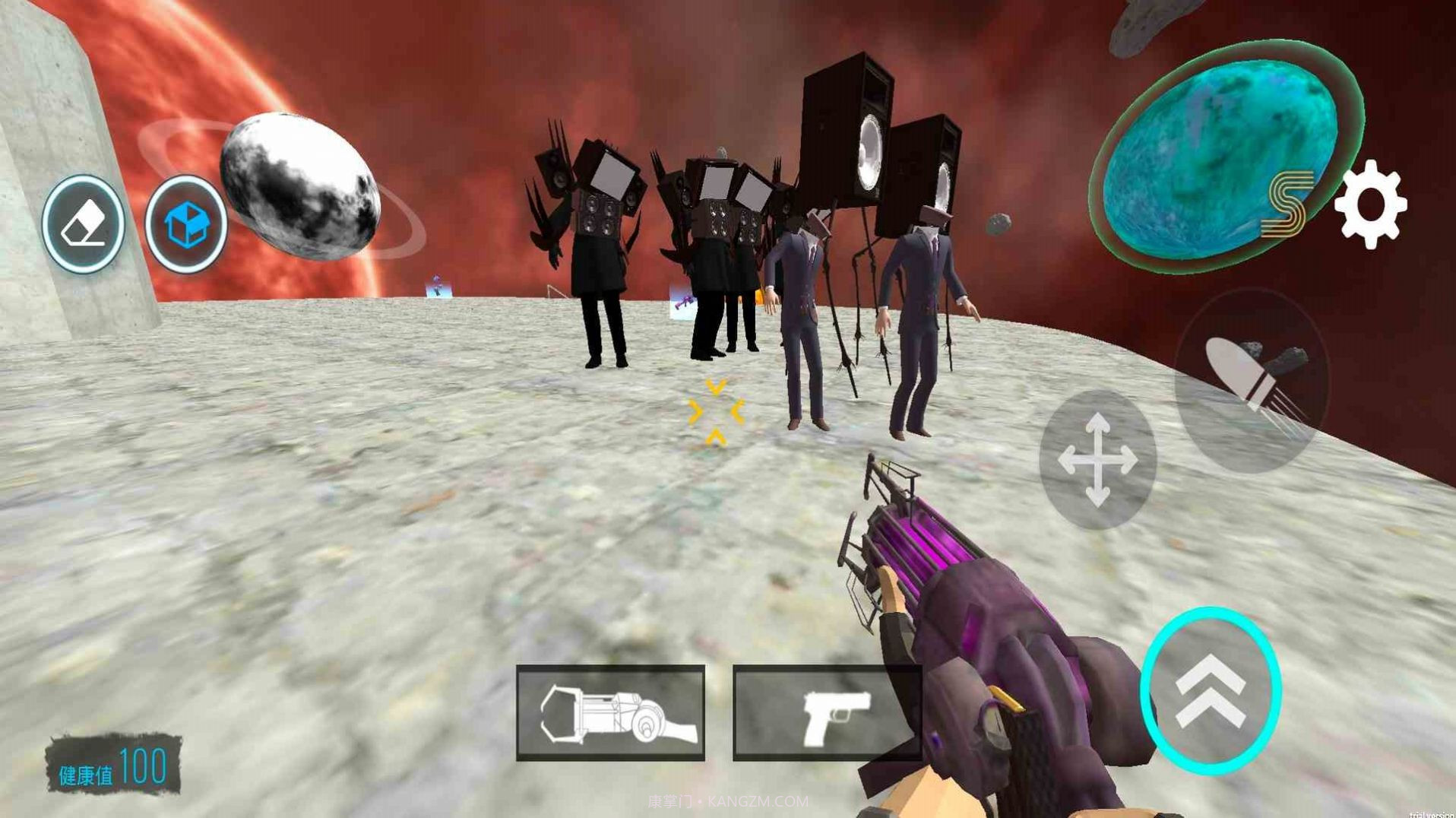Open the blue box spawn menu
The width and height of the screenshot is (1456, 818).
186,224
